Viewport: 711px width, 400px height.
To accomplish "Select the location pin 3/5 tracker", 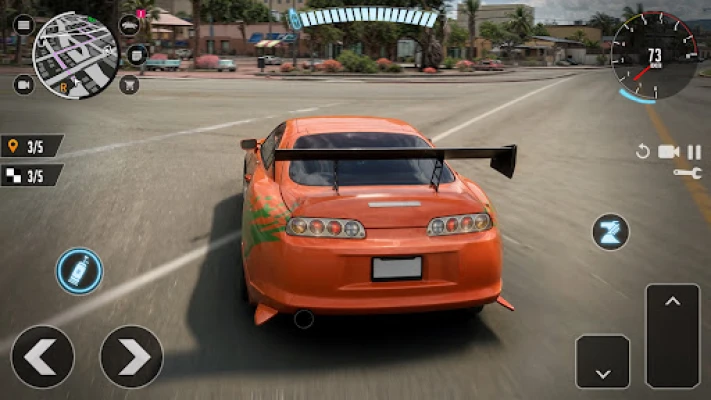I will (31, 146).
